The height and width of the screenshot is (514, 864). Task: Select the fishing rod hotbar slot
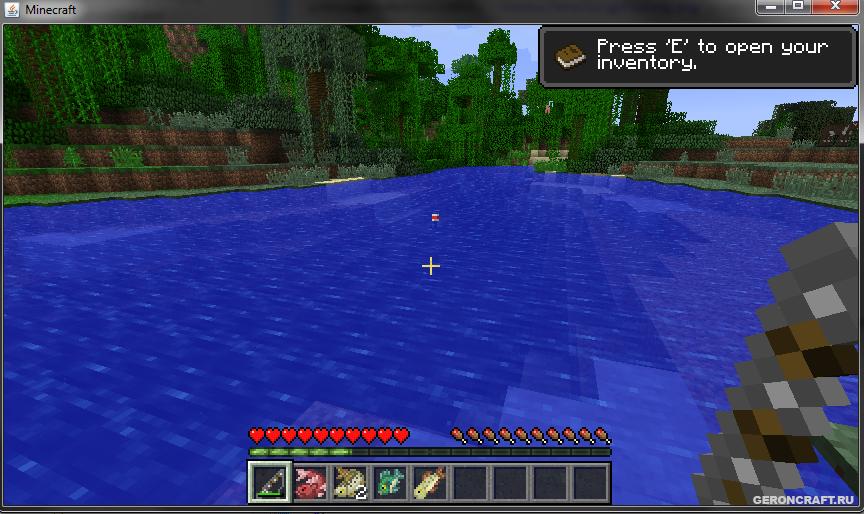point(270,483)
